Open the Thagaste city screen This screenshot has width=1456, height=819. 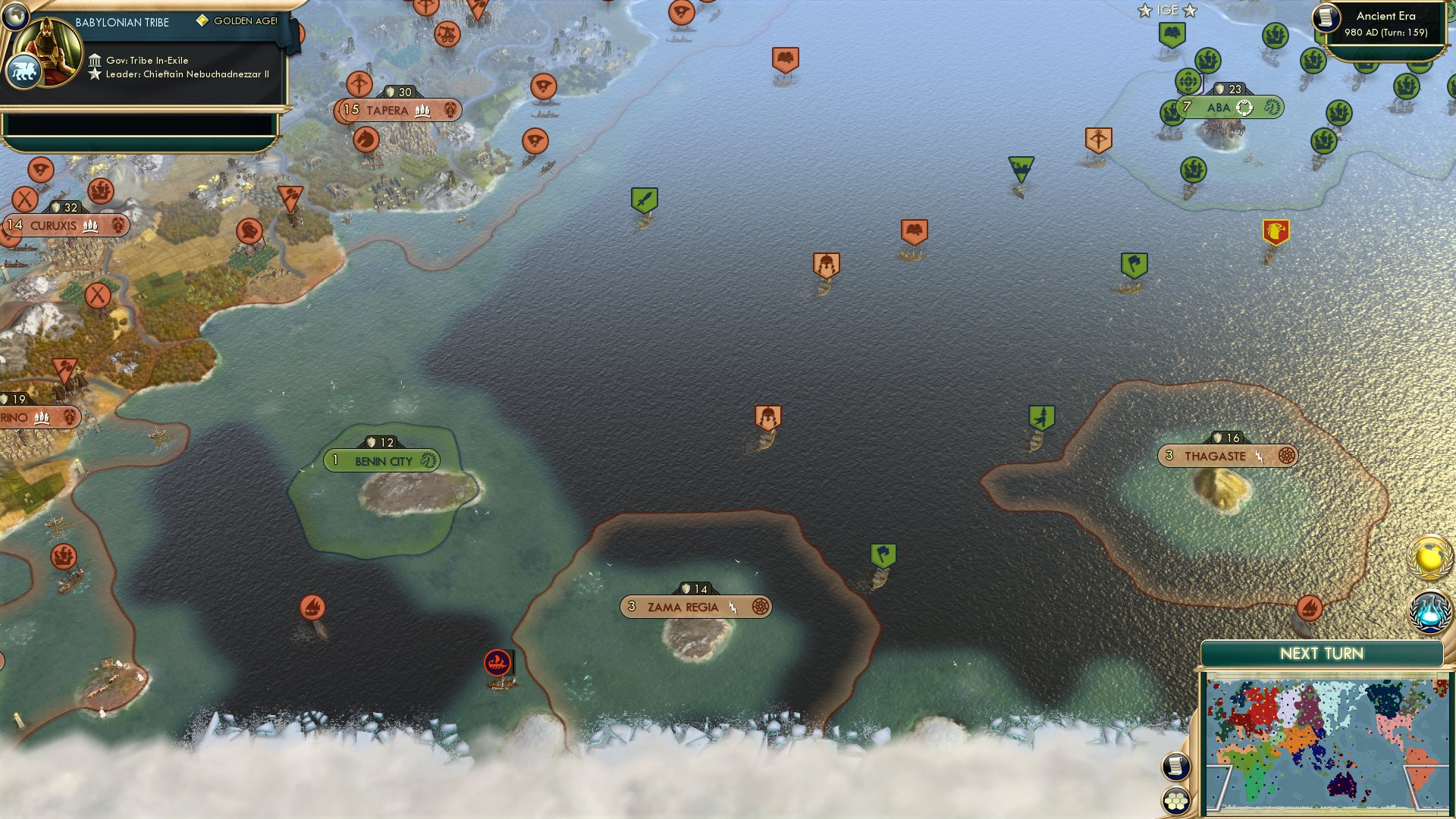click(1214, 456)
